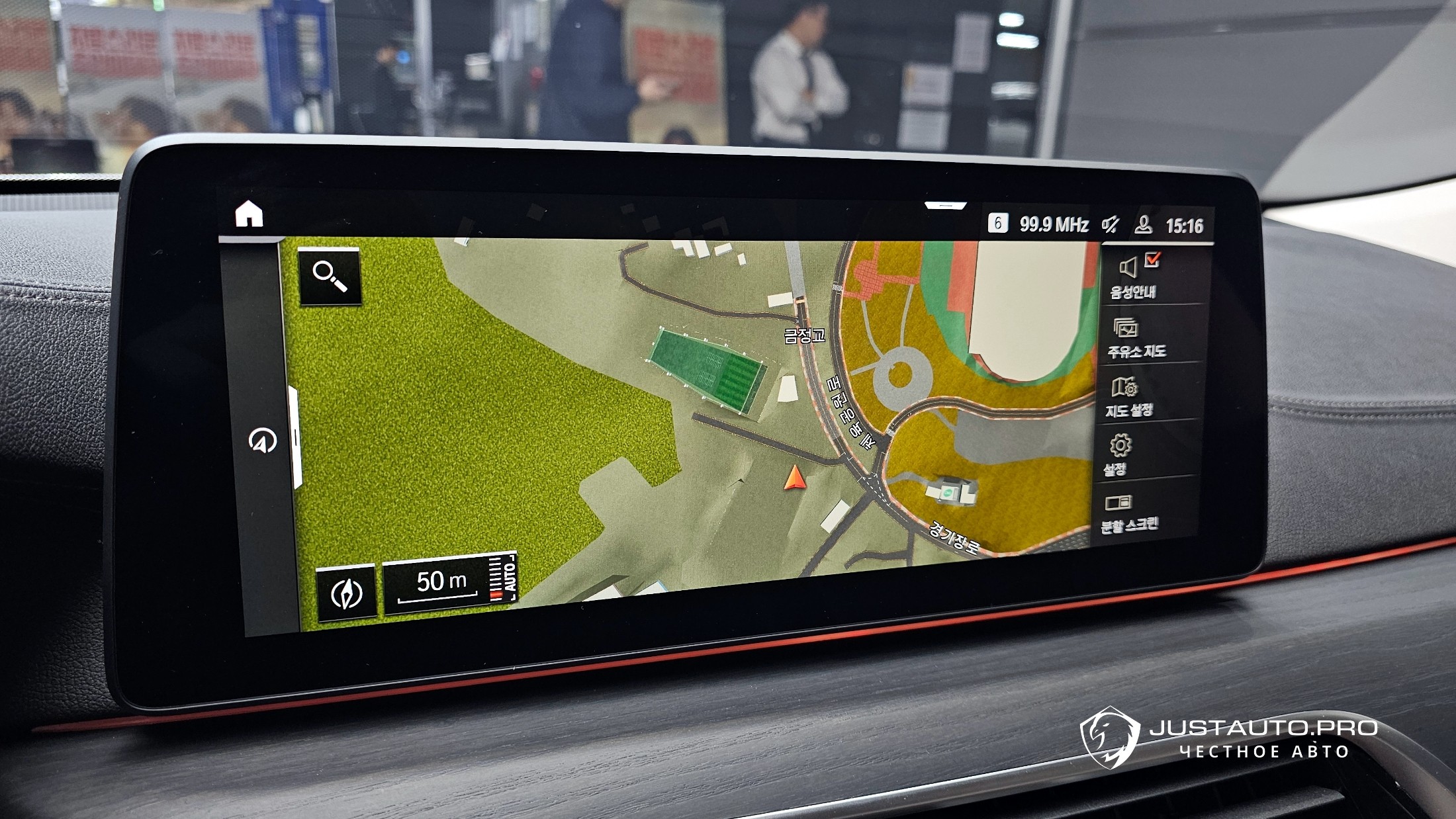1456x819 pixels.
Task: Go to the home screen icon
Action: 249,214
